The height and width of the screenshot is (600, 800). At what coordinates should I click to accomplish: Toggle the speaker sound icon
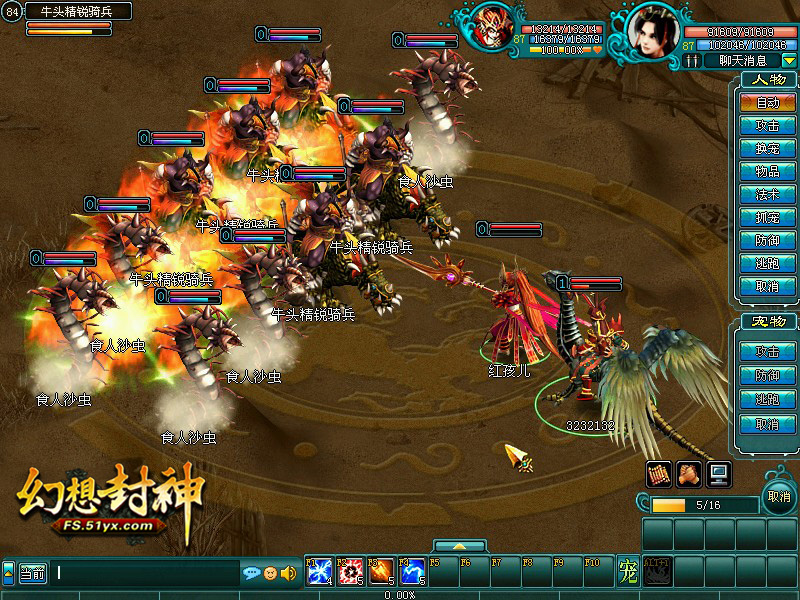[289, 573]
